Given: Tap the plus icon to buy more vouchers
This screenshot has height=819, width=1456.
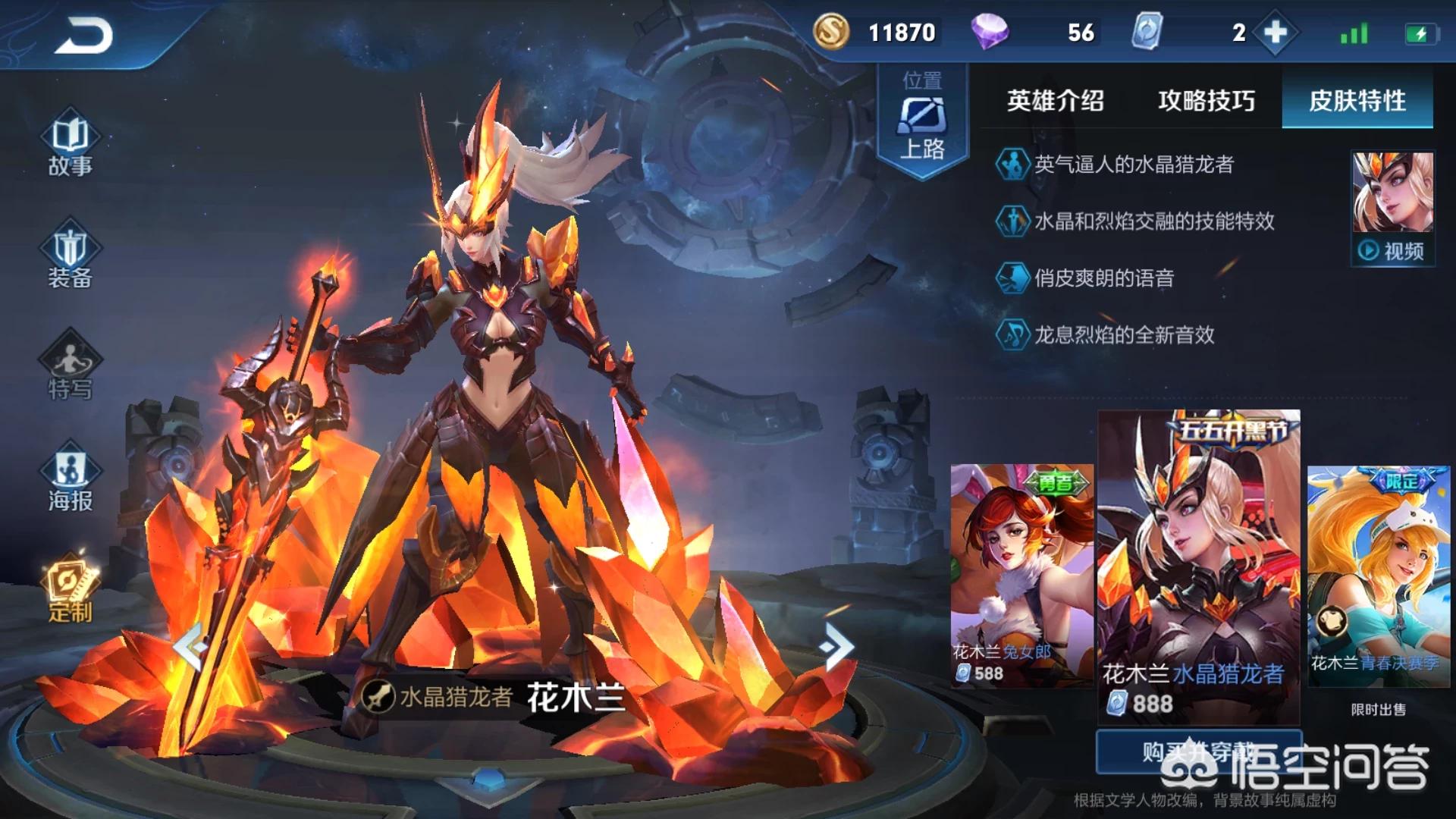Looking at the screenshot, I should tap(1276, 33).
